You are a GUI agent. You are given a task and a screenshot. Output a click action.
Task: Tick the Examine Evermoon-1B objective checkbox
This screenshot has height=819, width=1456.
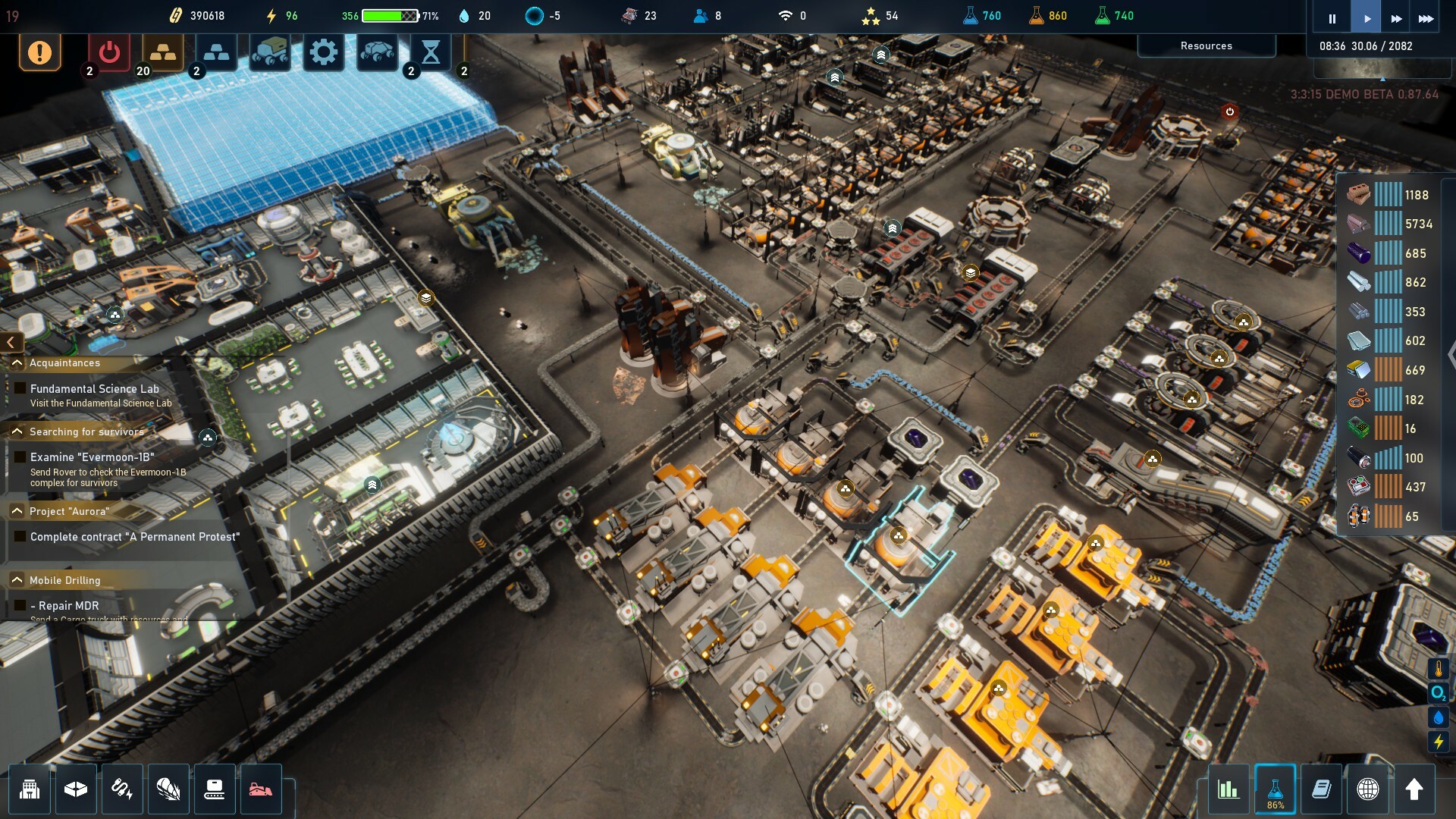(18, 457)
